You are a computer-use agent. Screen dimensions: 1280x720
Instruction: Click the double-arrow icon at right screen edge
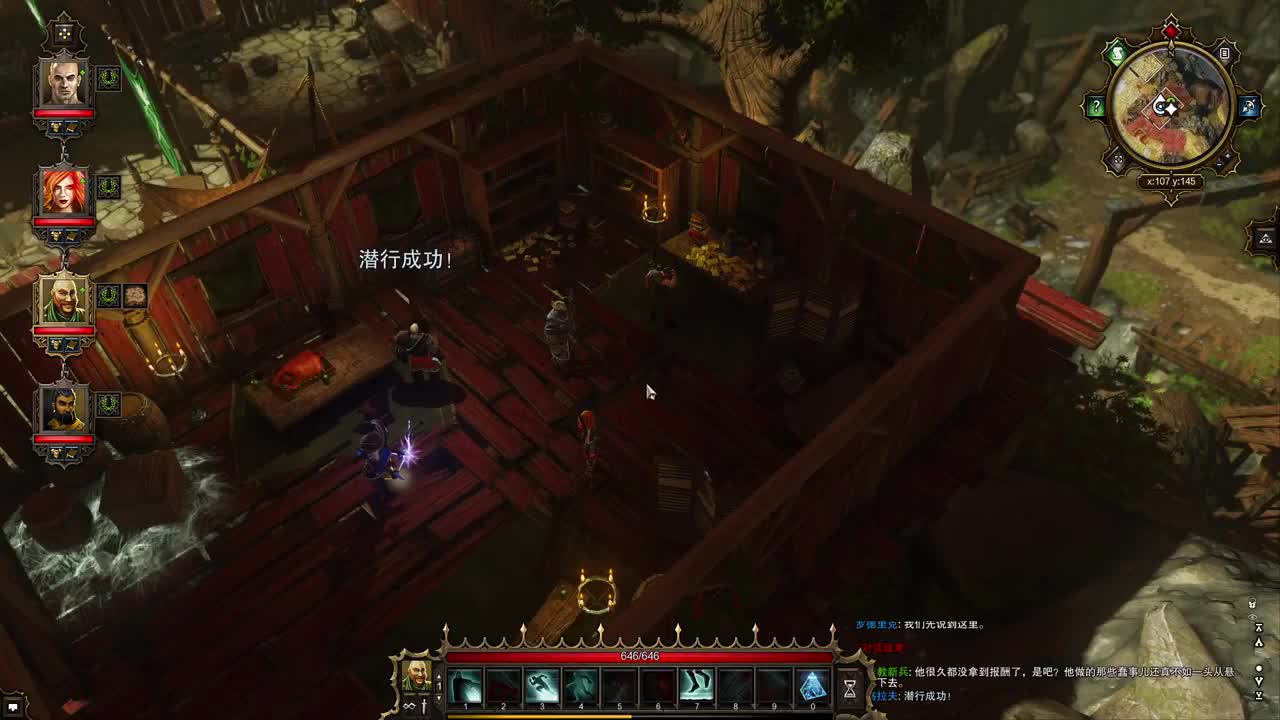pos(1259,627)
